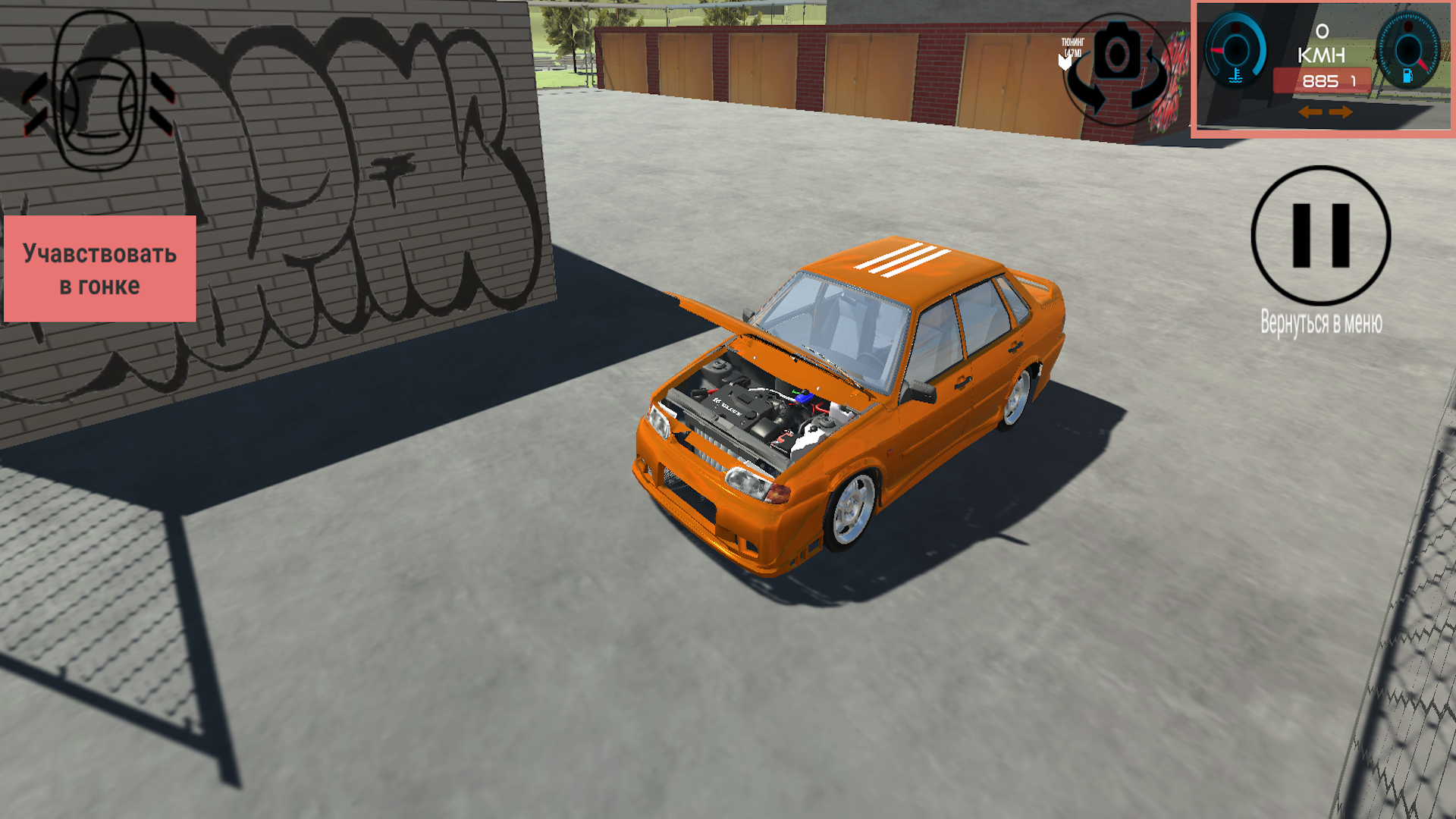Click the blue fuel pump symbol inside the right gauge
The height and width of the screenshot is (819, 1456).
pyautogui.click(x=1408, y=77)
